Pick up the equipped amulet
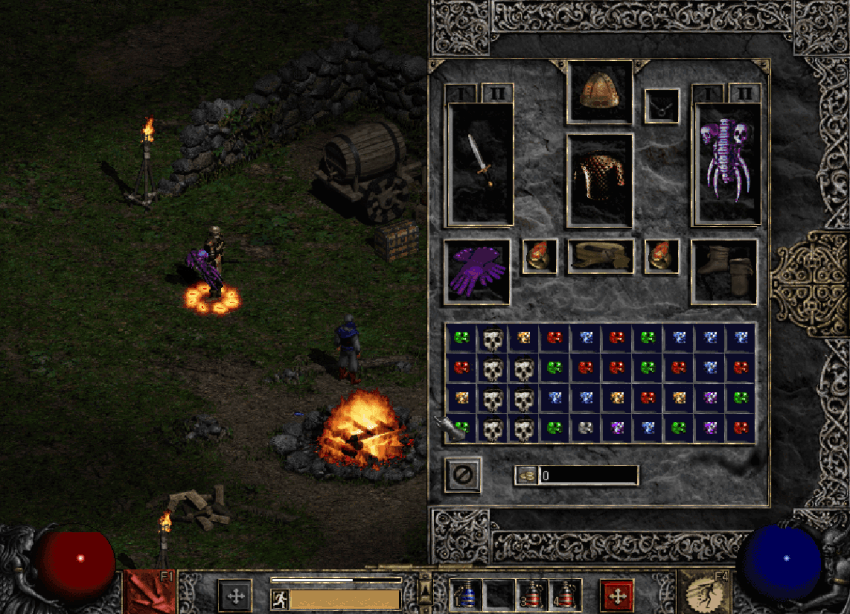This screenshot has height=614, width=850. coord(661,106)
